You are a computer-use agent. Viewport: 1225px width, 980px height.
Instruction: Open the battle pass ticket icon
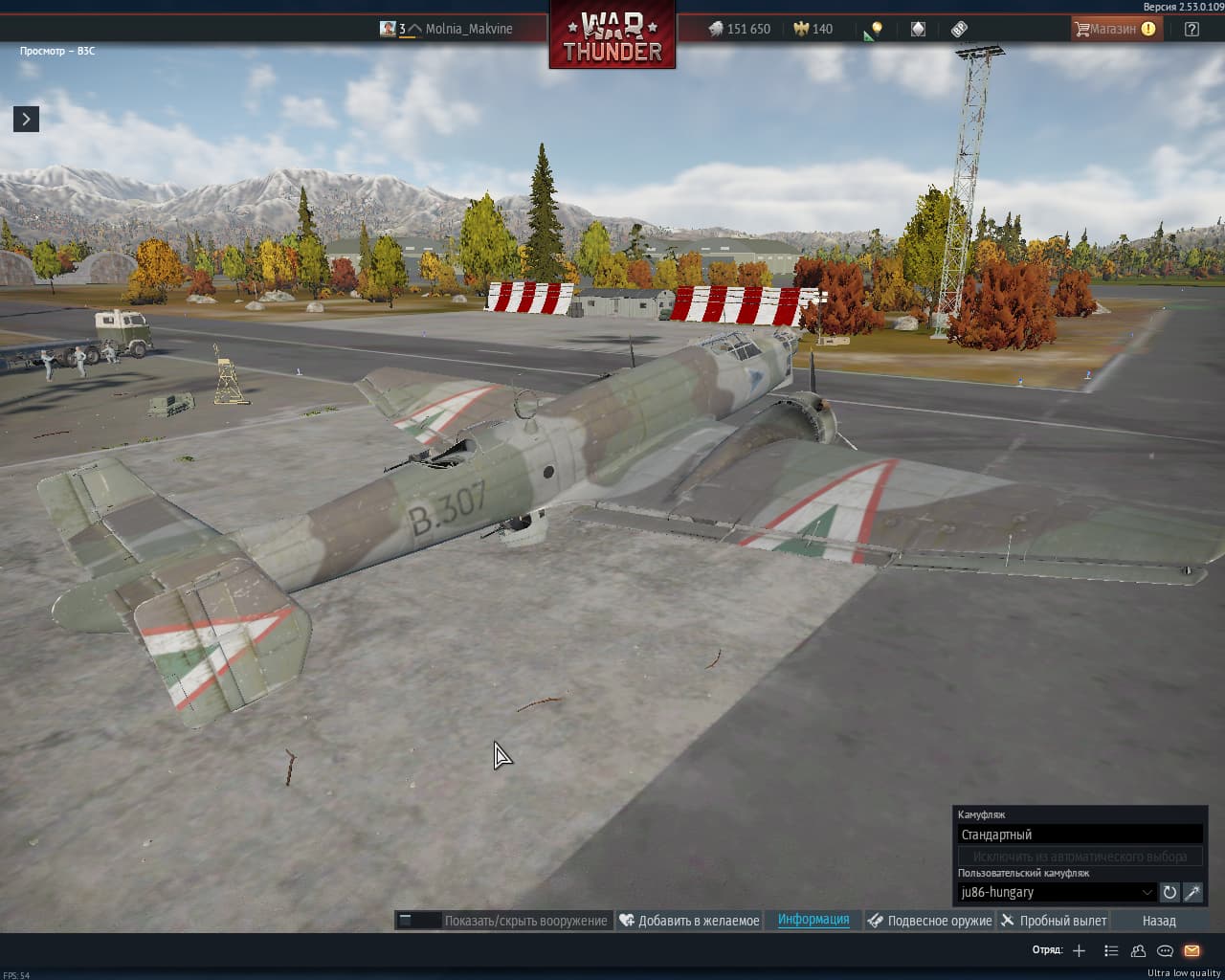(959, 29)
